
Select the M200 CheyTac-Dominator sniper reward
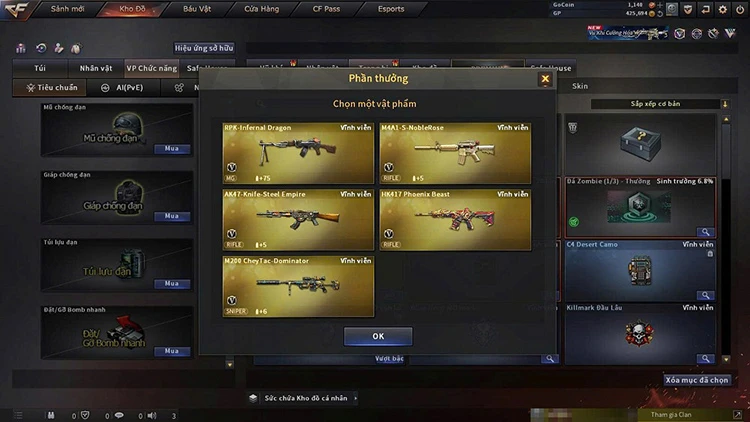(x=299, y=286)
